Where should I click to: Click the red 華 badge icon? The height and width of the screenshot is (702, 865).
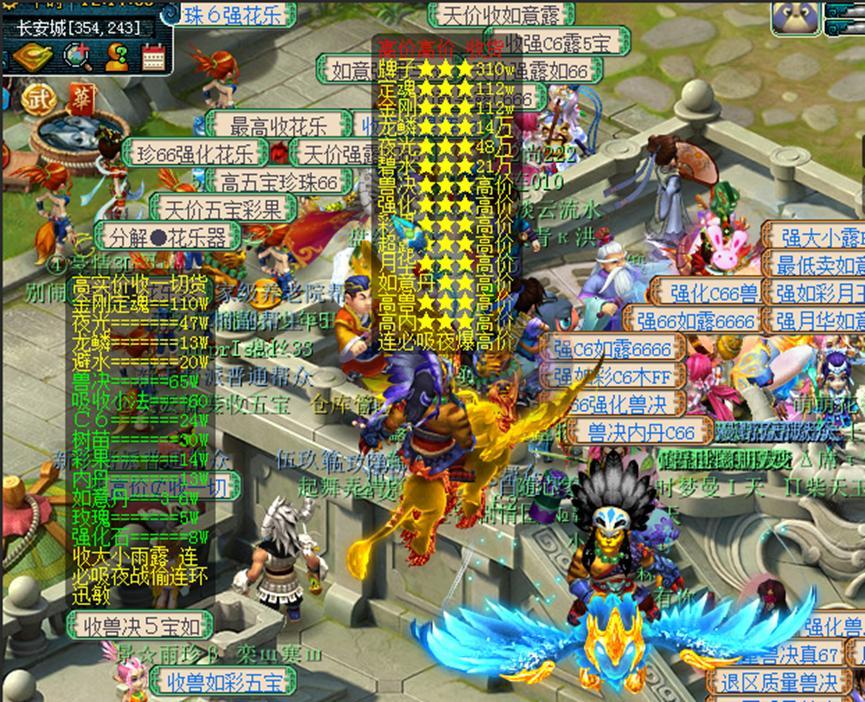click(79, 97)
